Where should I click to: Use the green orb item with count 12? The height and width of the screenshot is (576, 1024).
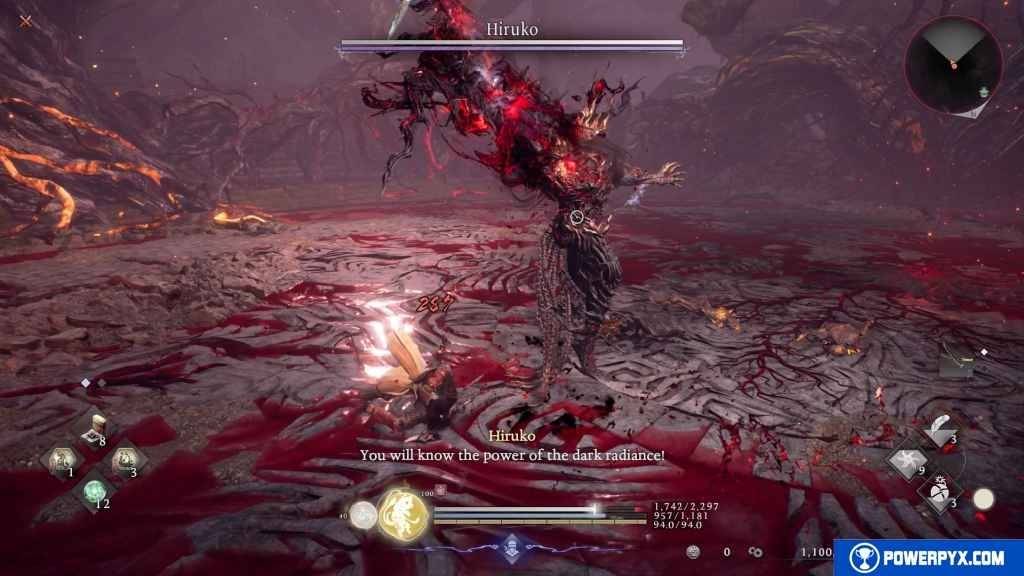94,491
